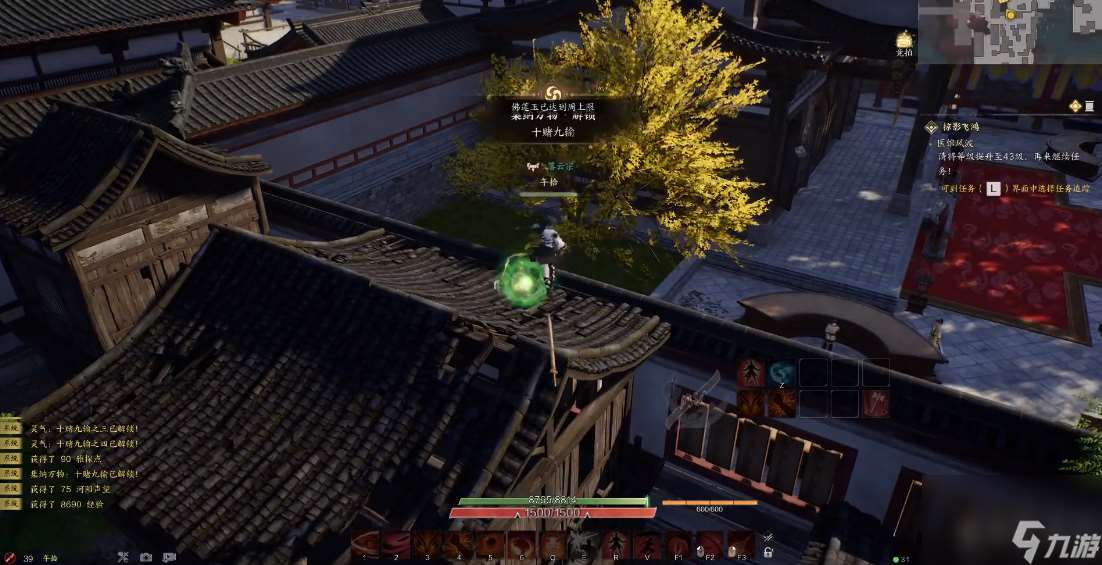Open the crossed tools settings icon

pos(123,557)
